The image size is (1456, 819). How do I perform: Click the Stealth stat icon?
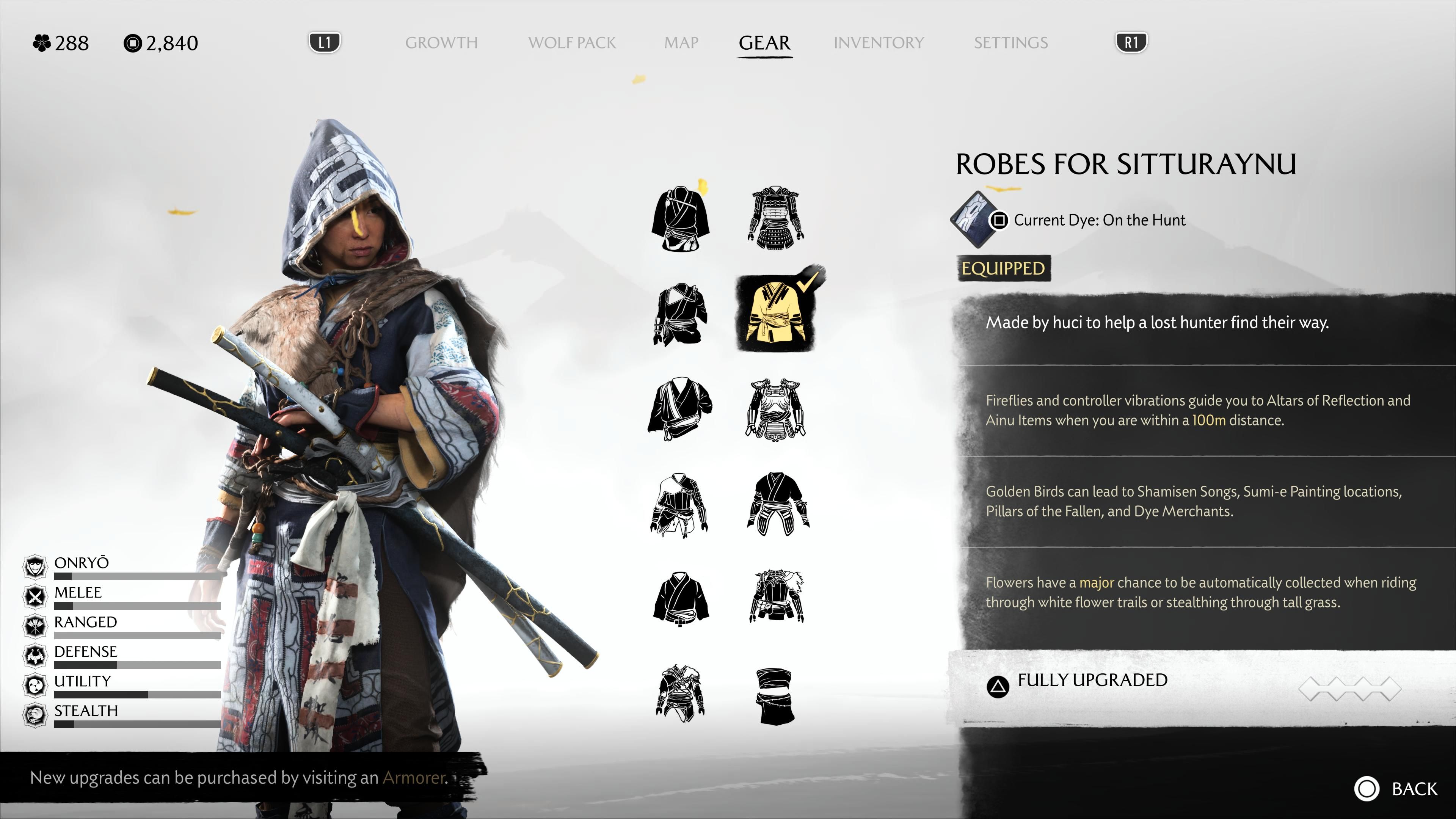point(35,713)
